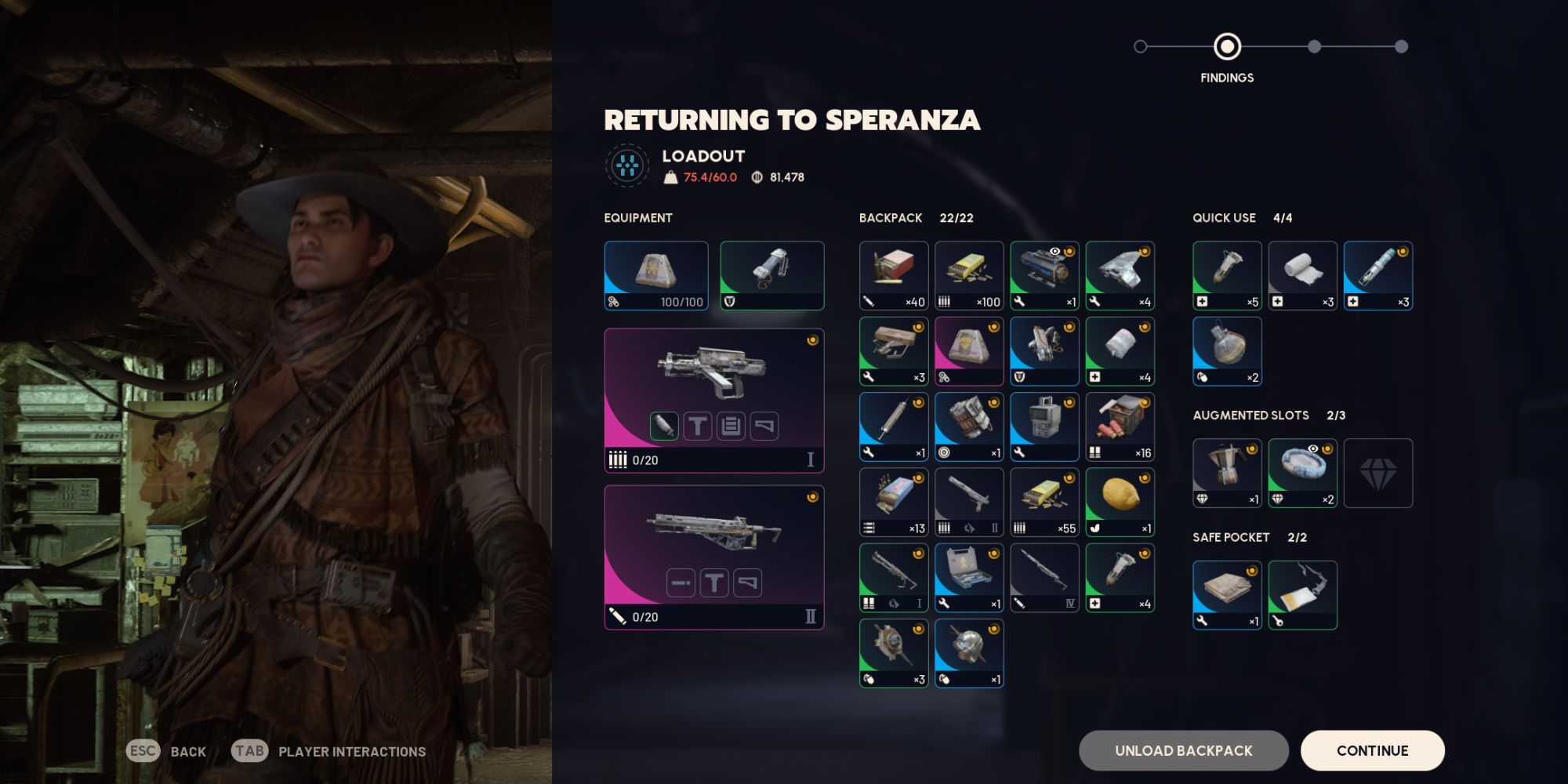Select the key item in safe pocket
The width and height of the screenshot is (1568, 784).
click(1302, 595)
